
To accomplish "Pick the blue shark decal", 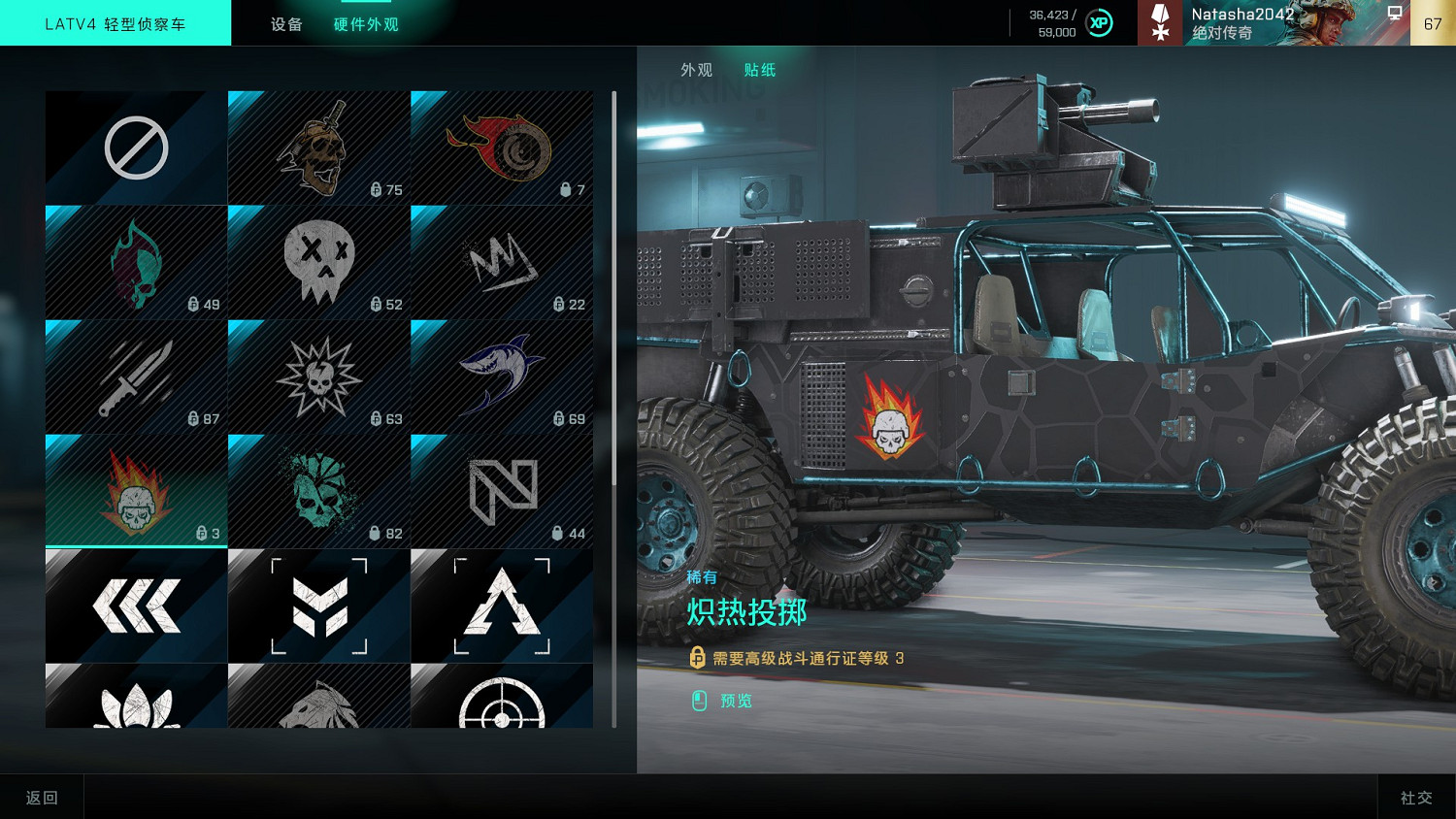I will point(501,377).
